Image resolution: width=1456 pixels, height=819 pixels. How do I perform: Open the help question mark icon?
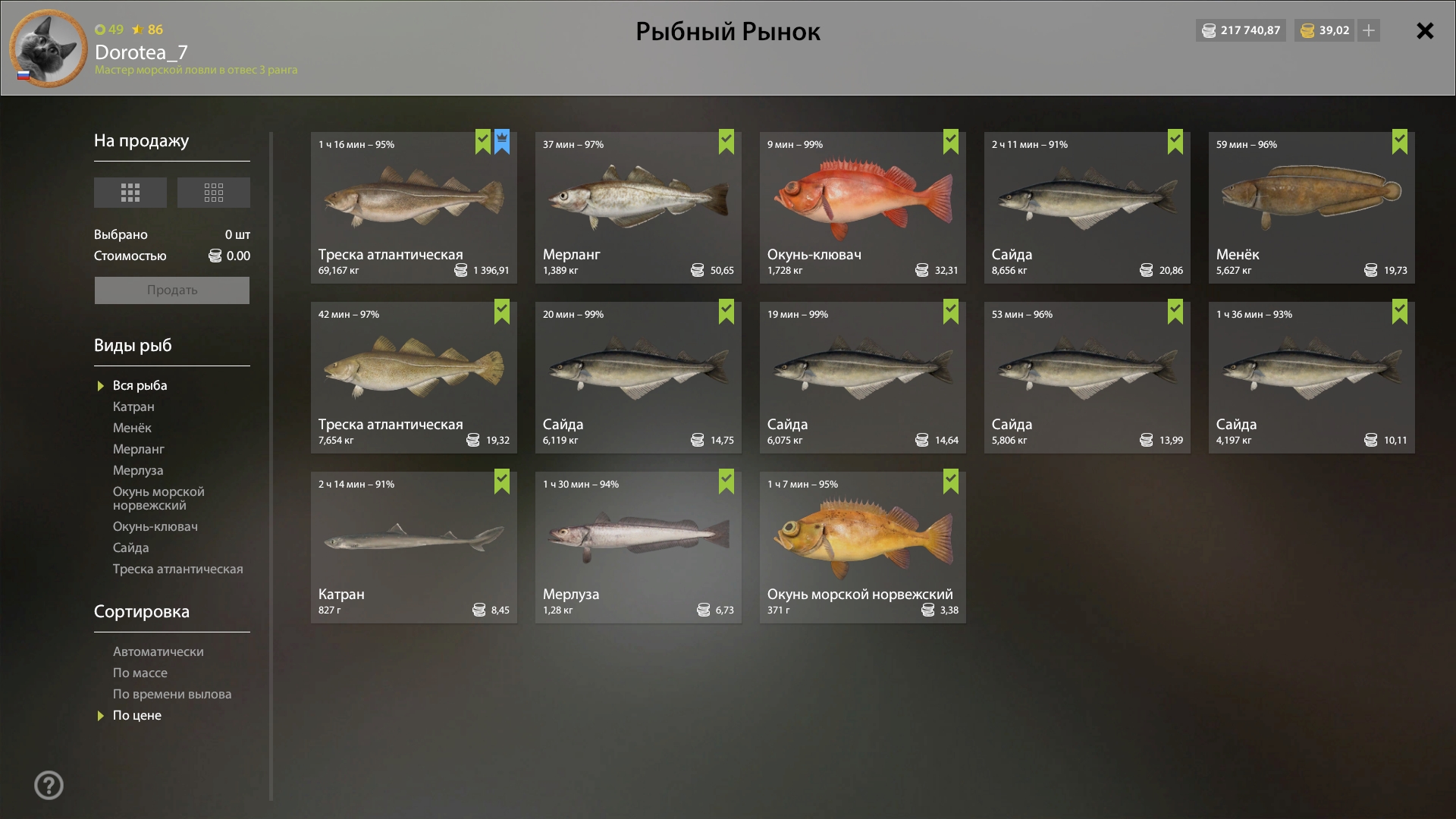click(x=49, y=785)
